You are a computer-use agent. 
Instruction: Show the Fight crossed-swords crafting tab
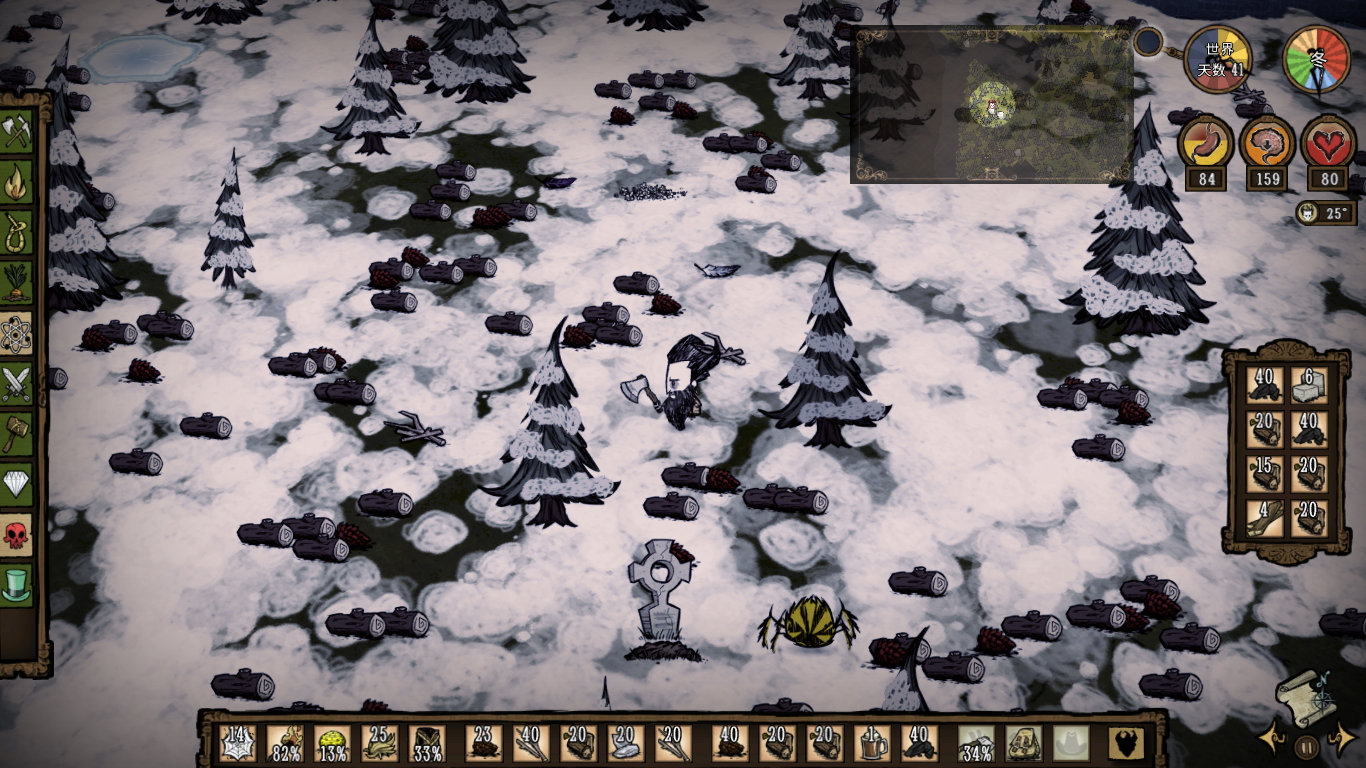(17, 383)
